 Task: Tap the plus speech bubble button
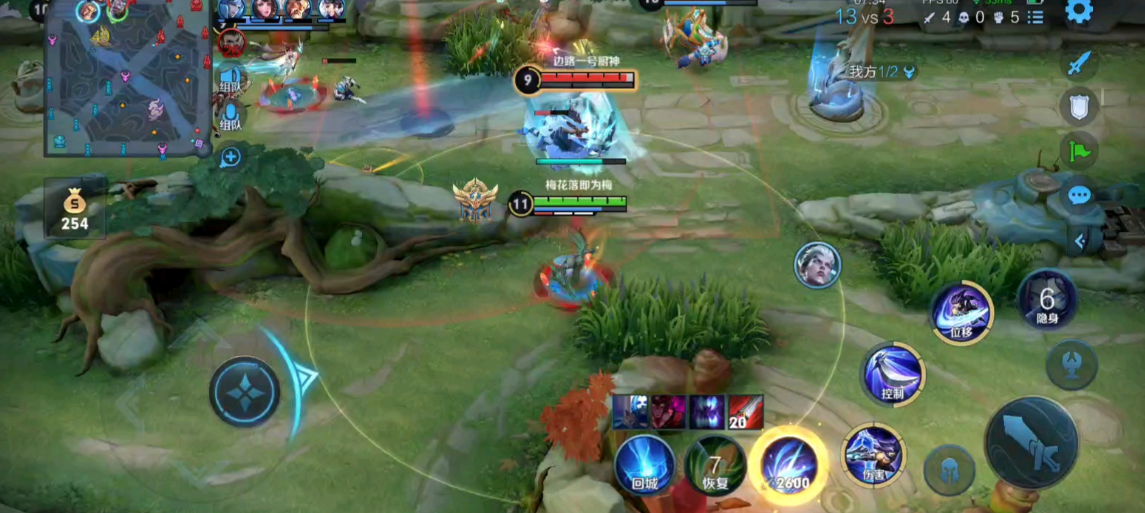231,156
